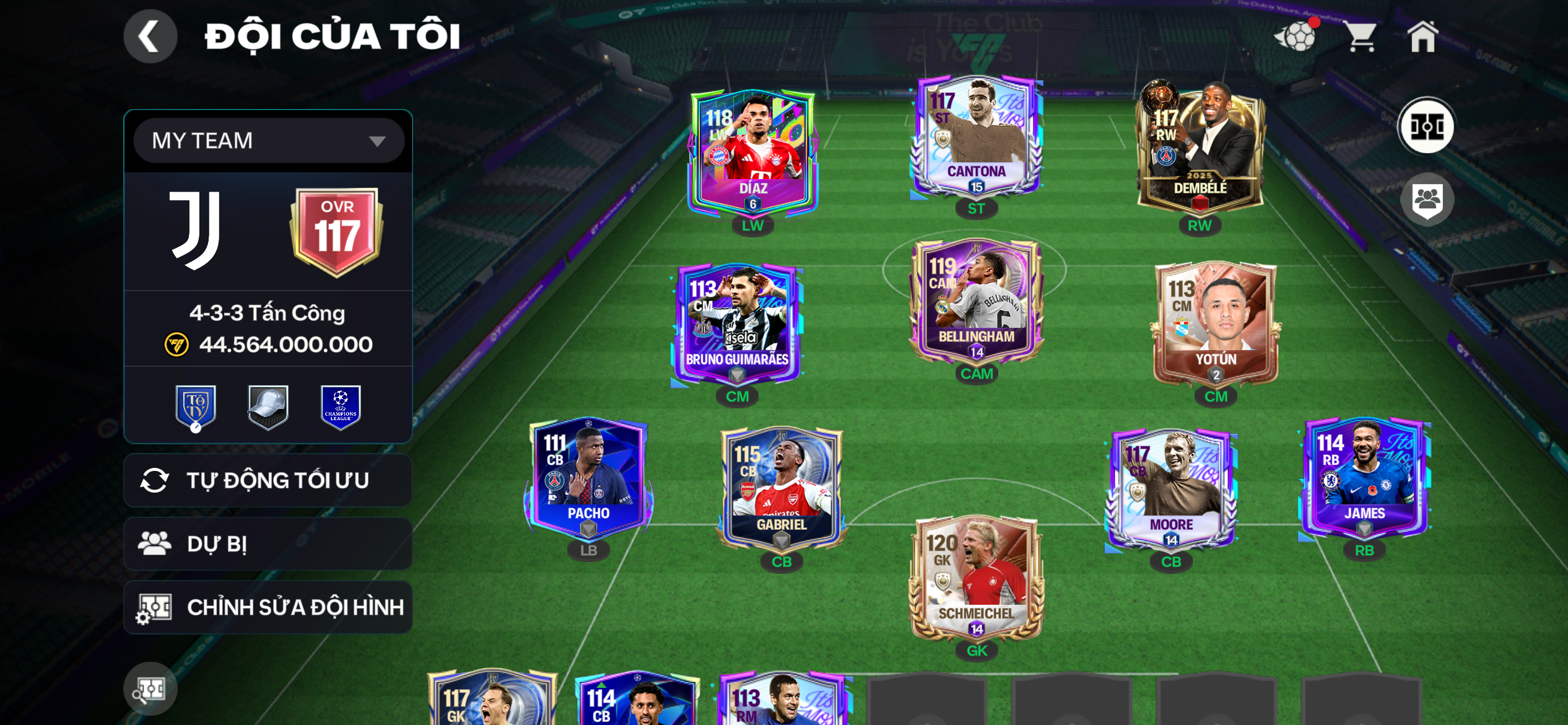Tap the Tự Động Tối Ưu button
Image resolution: width=1568 pixels, height=725 pixels.
[268, 480]
